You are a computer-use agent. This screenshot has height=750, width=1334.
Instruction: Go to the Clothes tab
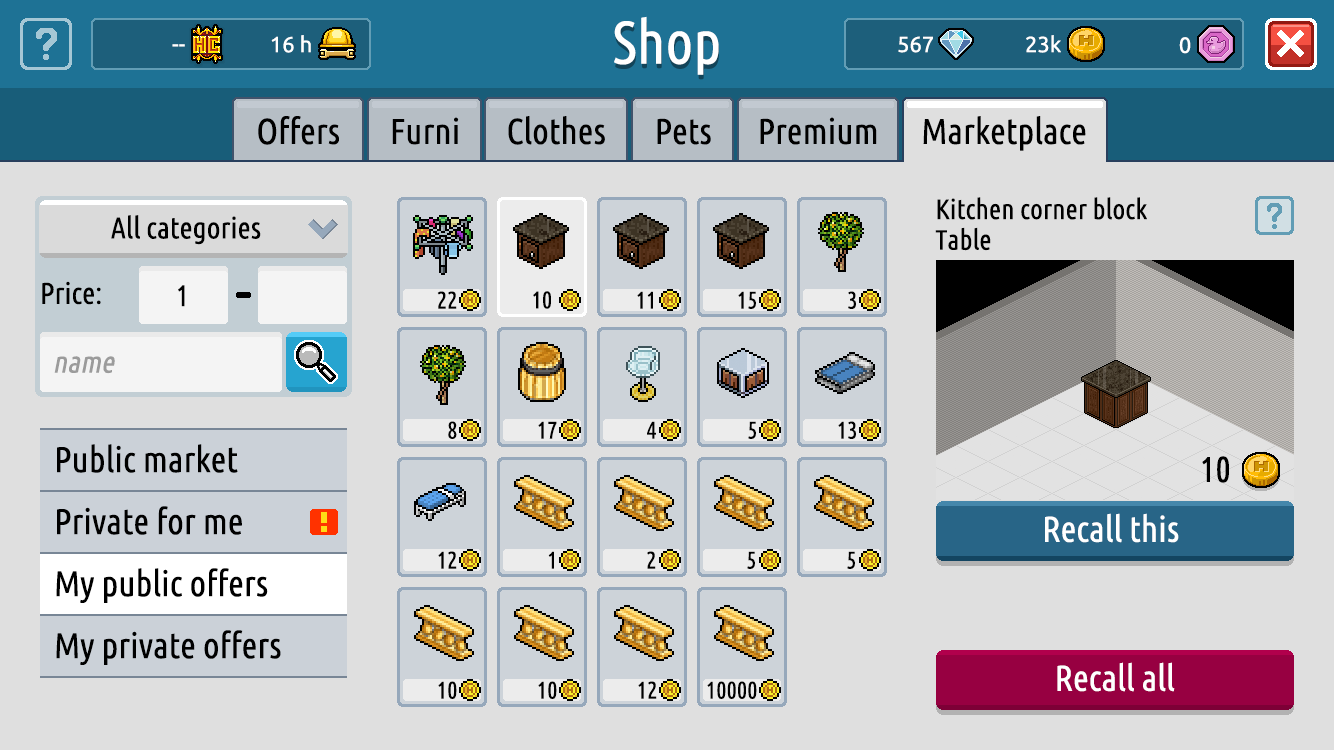coord(556,131)
